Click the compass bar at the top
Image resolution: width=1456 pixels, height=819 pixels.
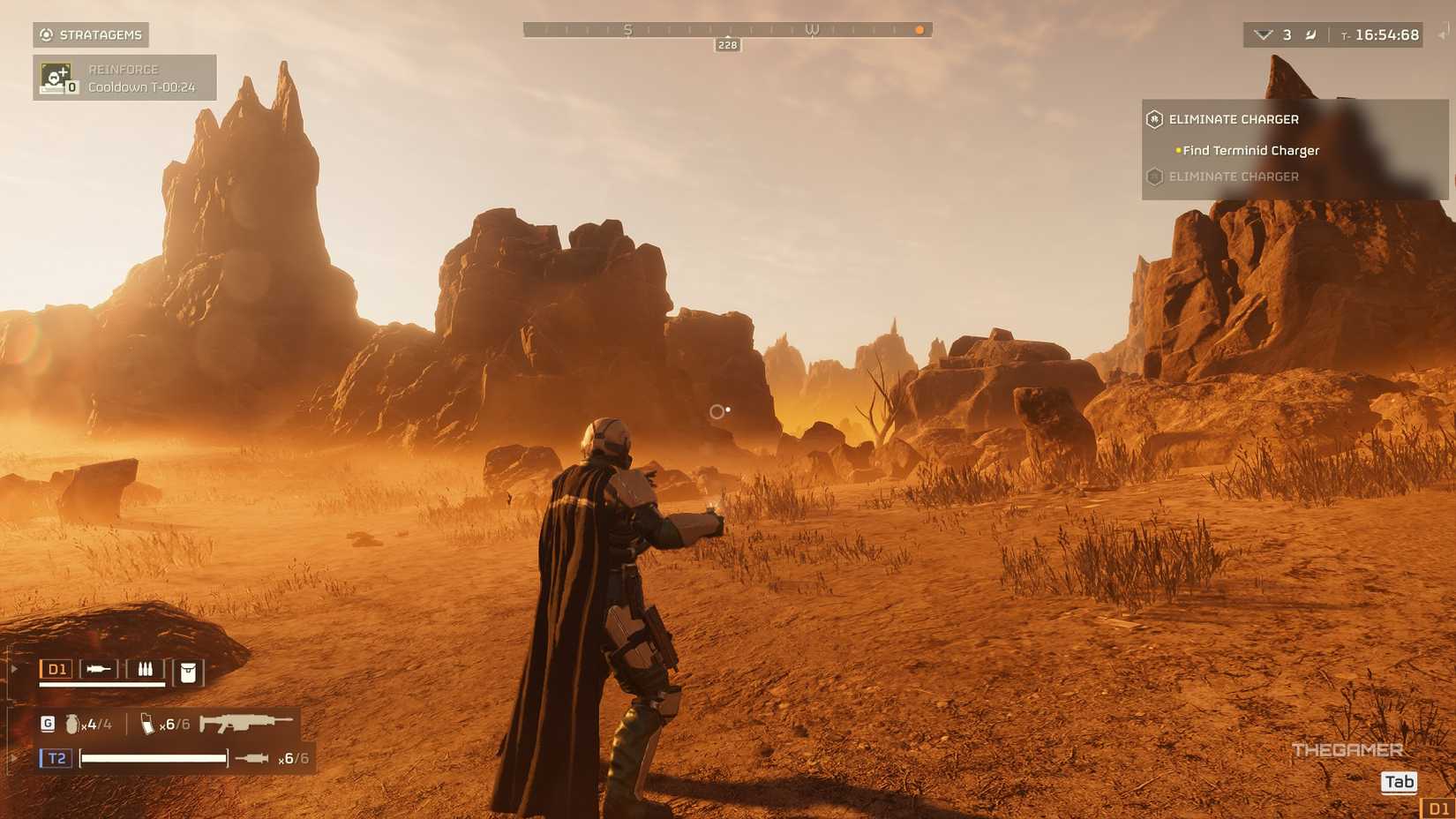(x=727, y=31)
